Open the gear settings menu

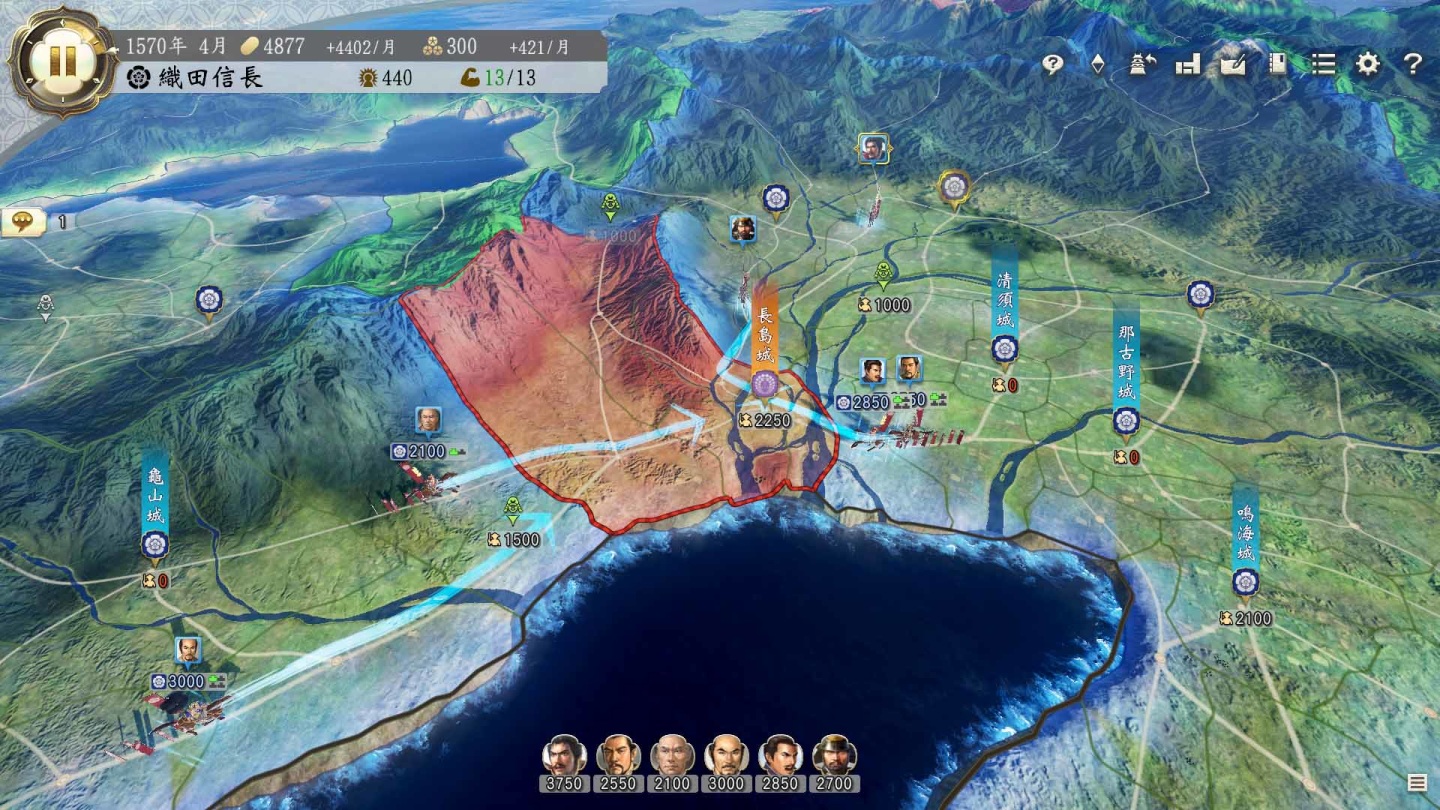[x=1368, y=64]
